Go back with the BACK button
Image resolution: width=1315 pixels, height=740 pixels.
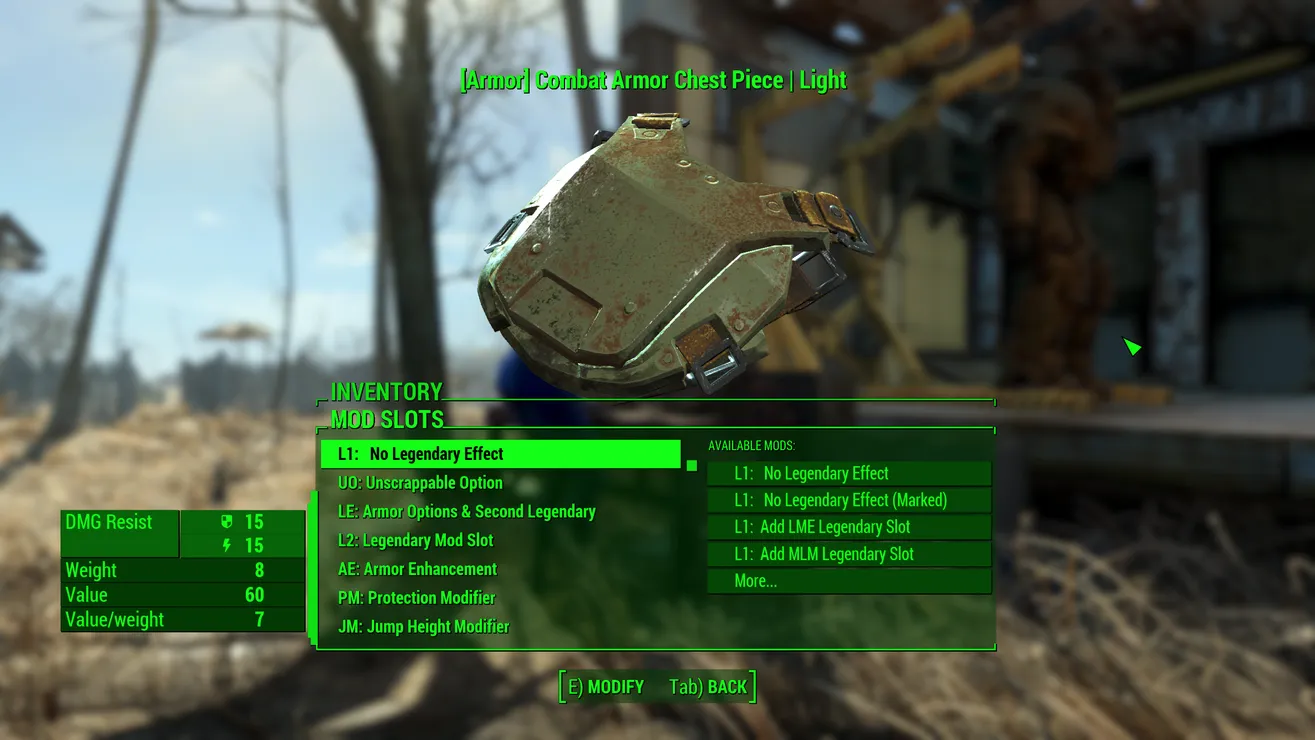click(708, 687)
